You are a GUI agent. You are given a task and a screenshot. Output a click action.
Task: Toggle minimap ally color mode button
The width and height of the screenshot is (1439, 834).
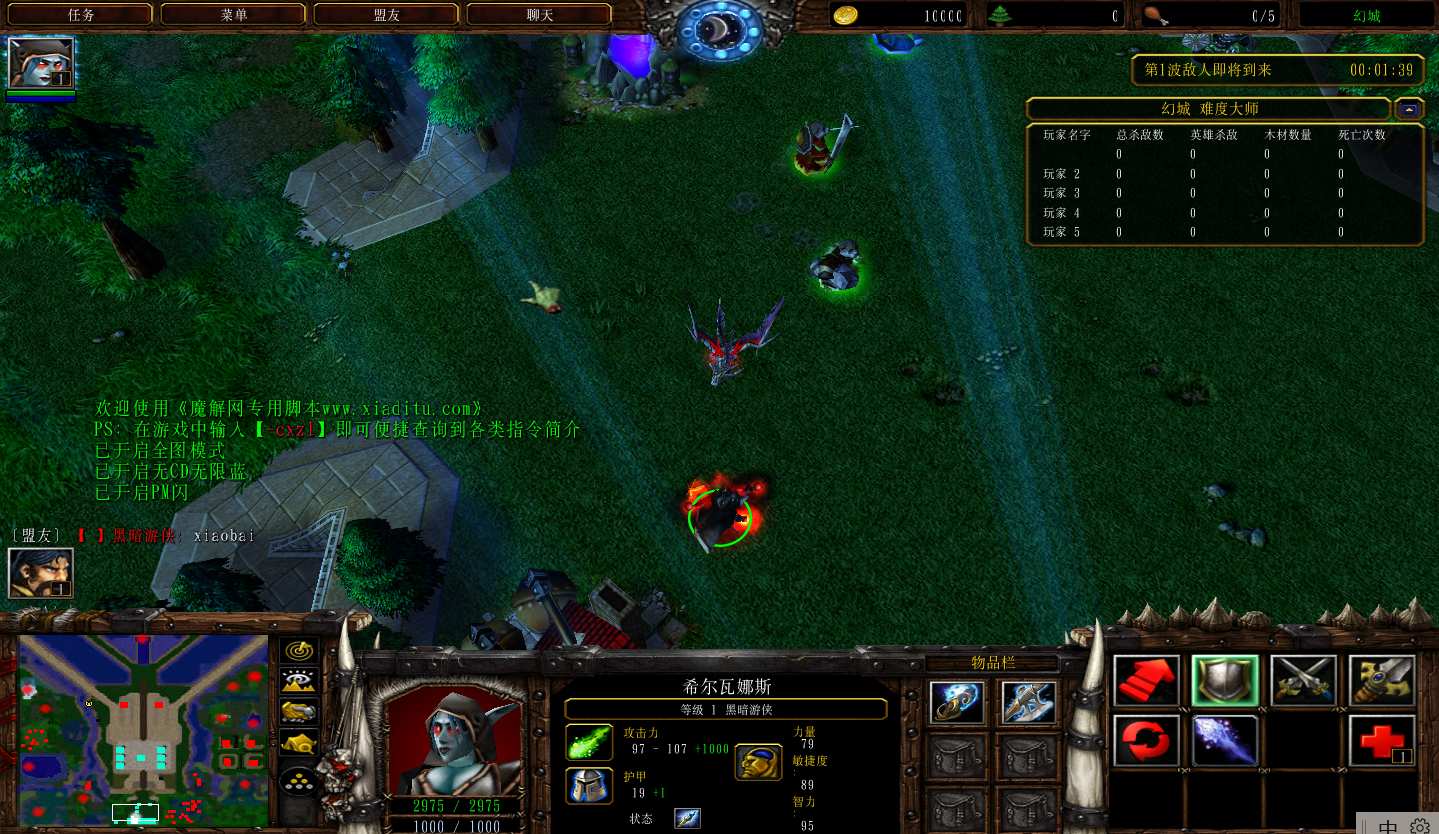click(x=298, y=712)
